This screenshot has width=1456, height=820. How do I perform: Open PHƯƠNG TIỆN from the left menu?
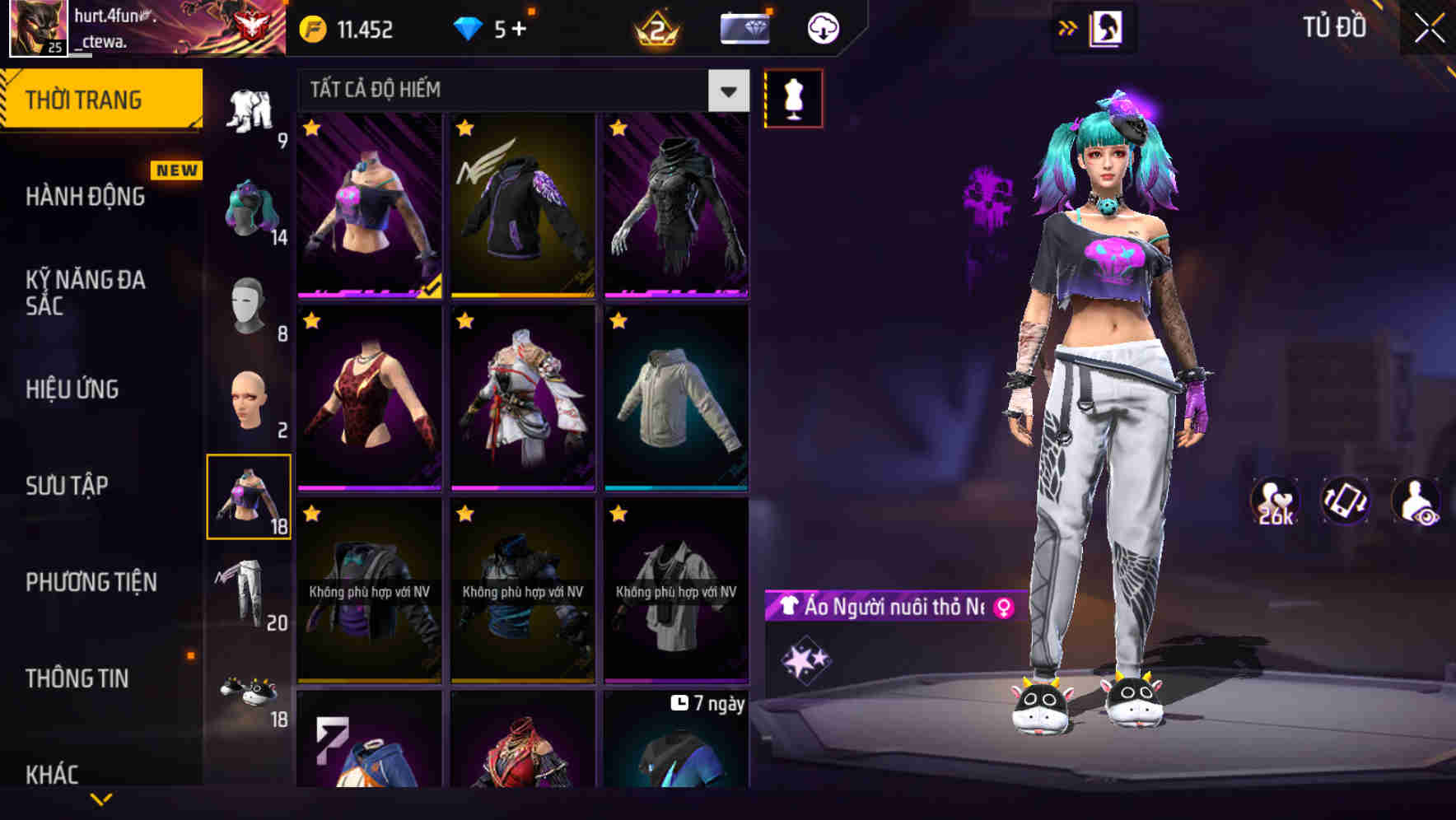click(89, 582)
